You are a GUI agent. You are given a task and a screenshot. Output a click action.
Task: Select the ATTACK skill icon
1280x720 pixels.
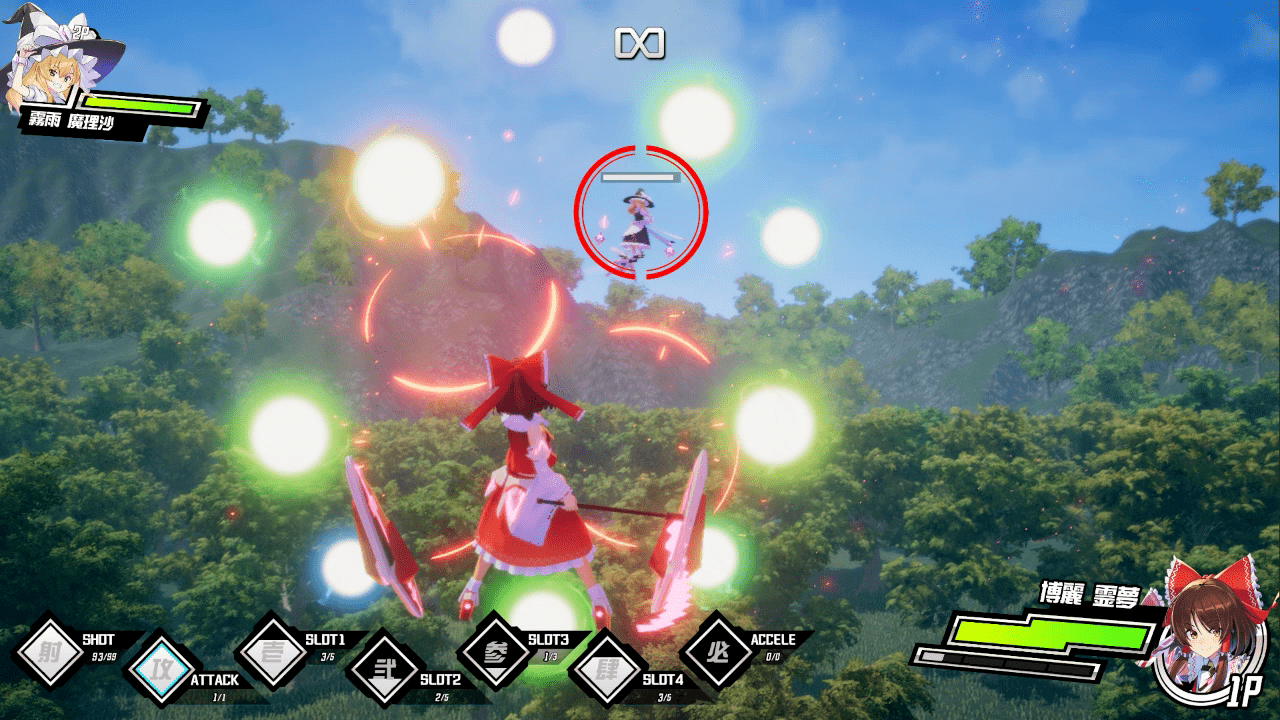coord(159,666)
